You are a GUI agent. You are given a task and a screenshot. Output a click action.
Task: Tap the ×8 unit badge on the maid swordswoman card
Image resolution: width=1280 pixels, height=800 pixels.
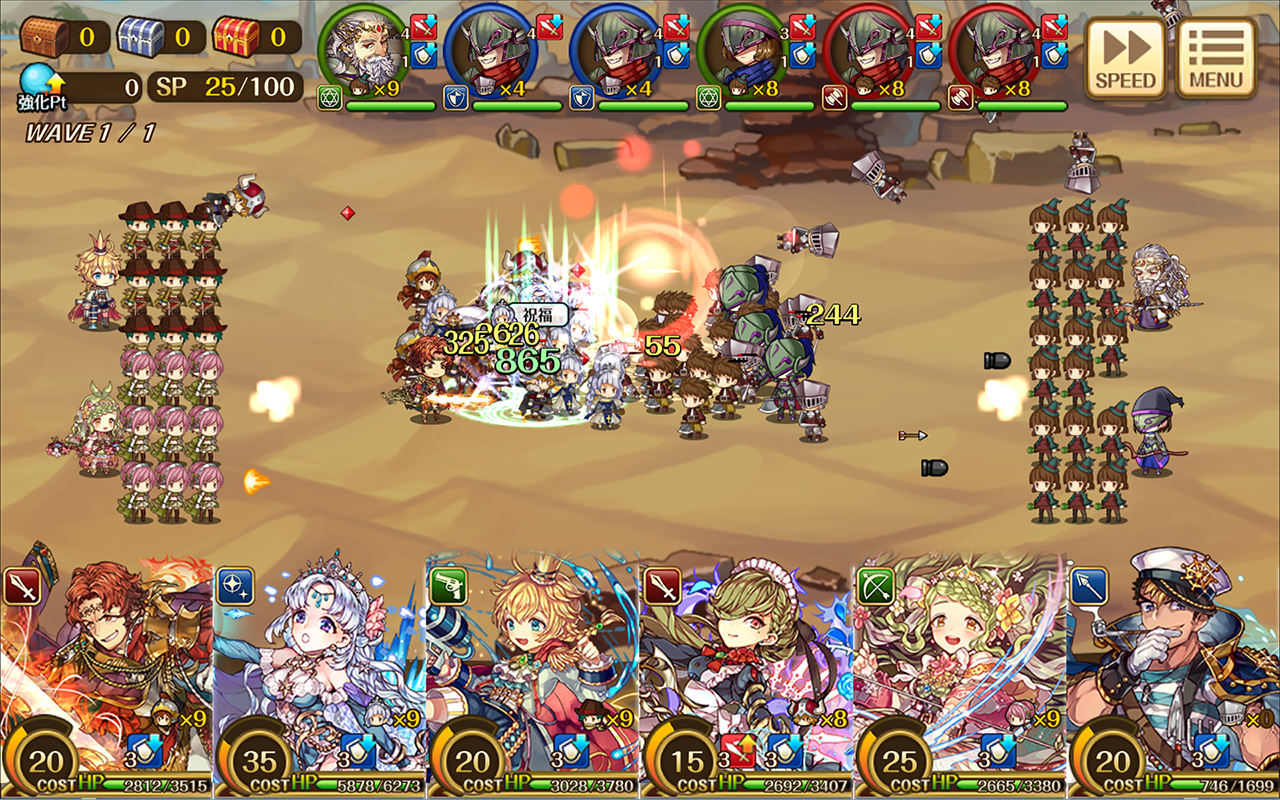click(833, 716)
